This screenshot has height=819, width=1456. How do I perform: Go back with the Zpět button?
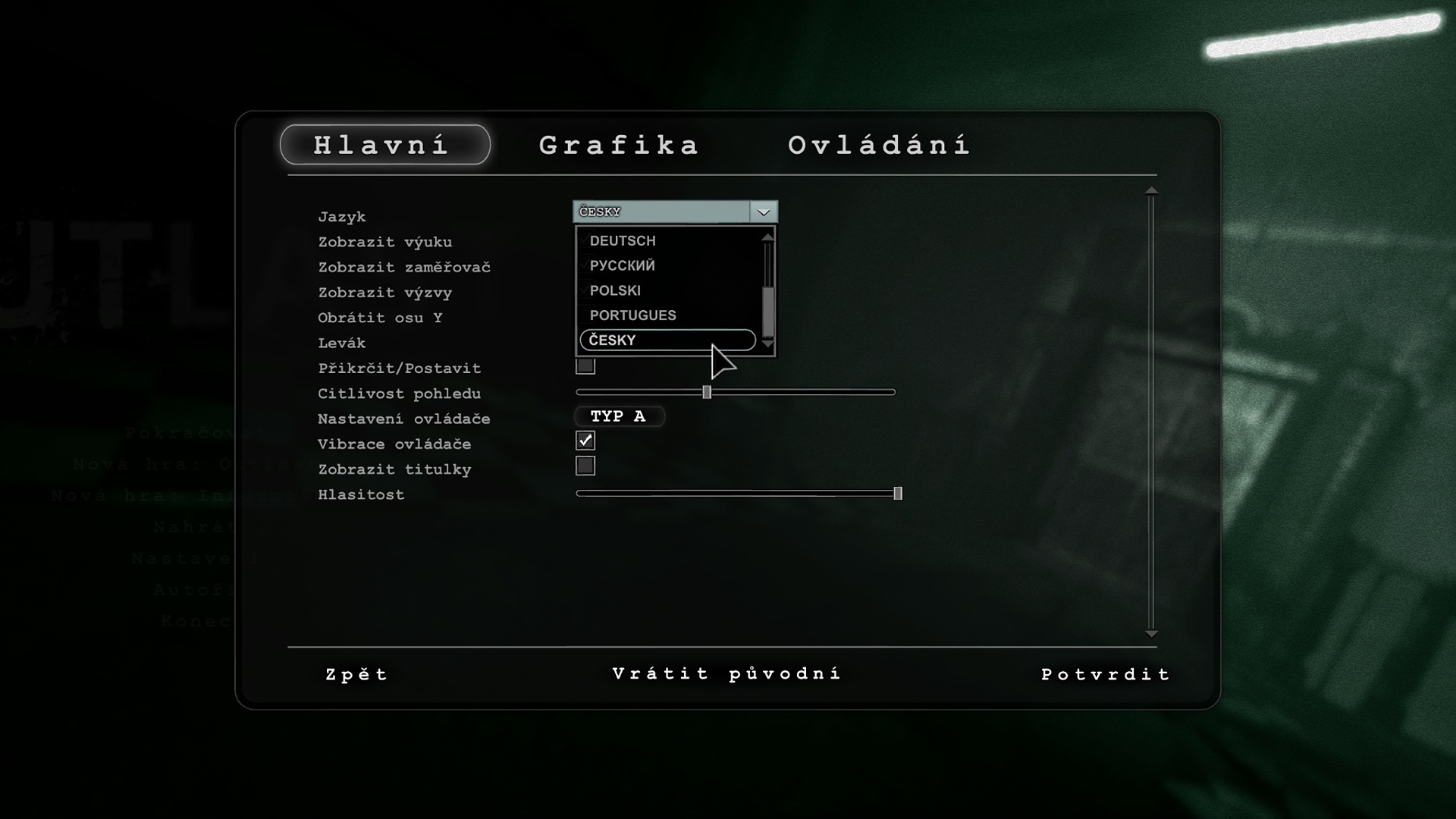[356, 674]
